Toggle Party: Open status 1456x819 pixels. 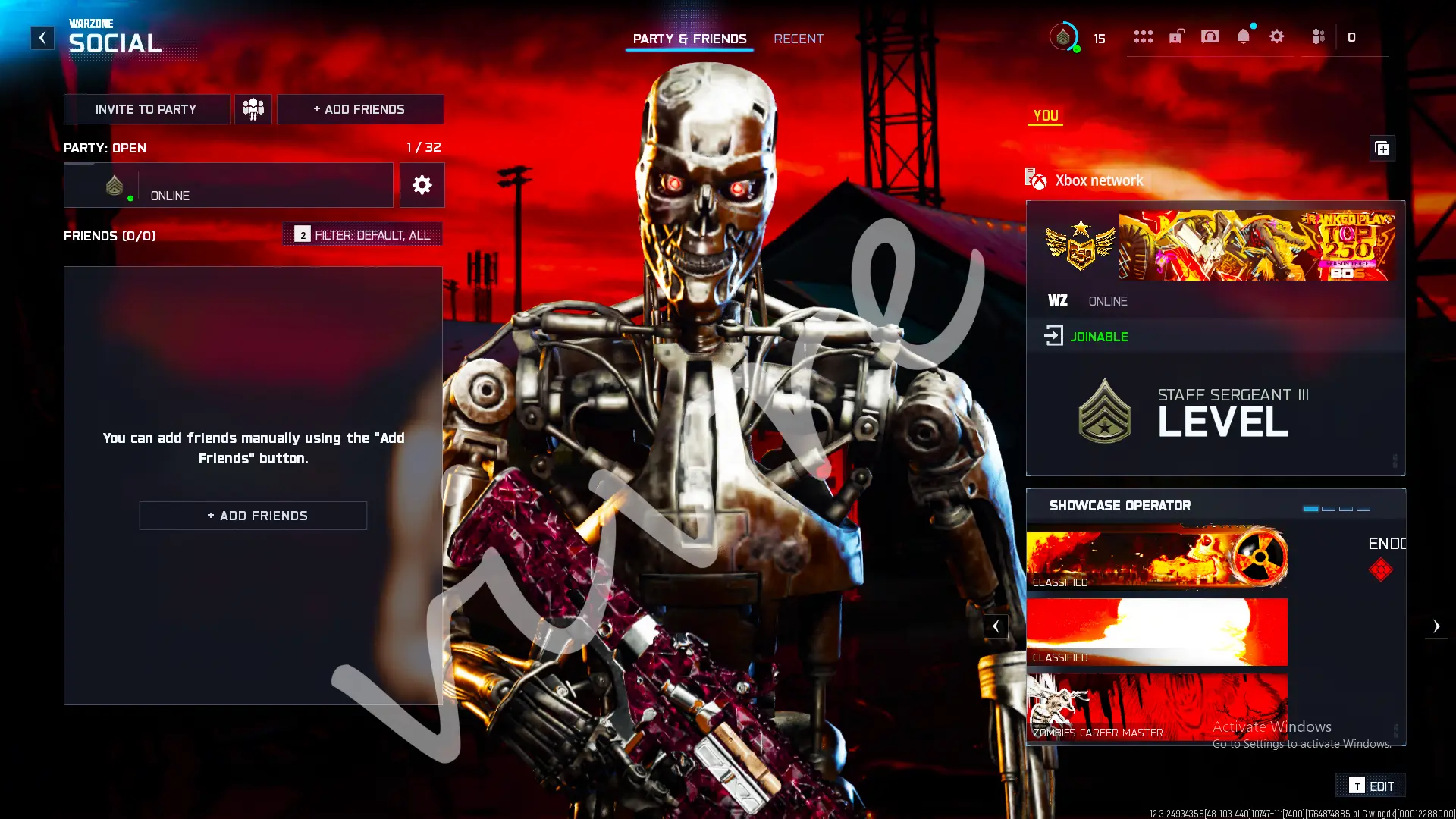tap(104, 148)
